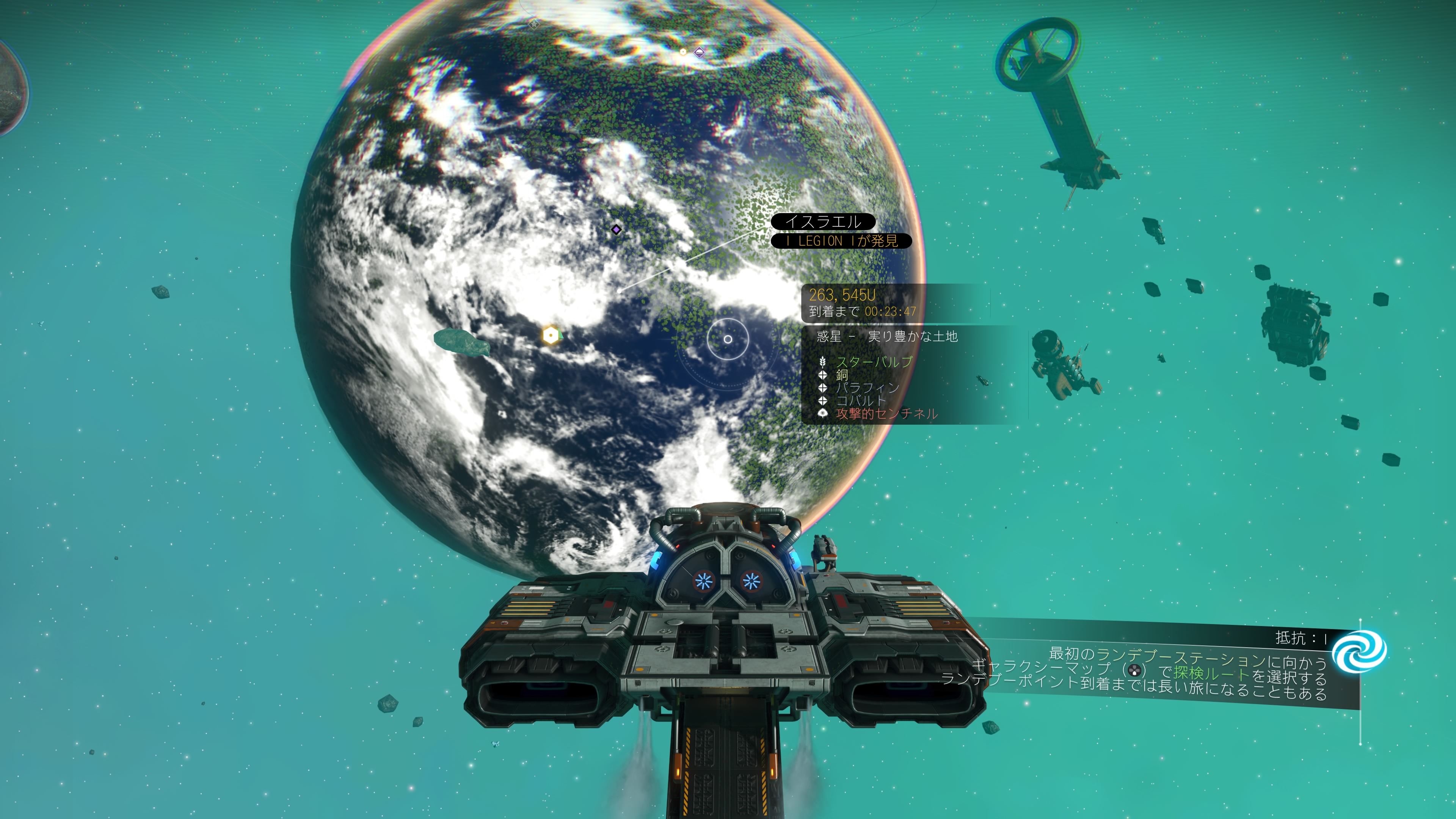Select the 攻撃的センチネル warning entry

pyautogui.click(x=886, y=414)
